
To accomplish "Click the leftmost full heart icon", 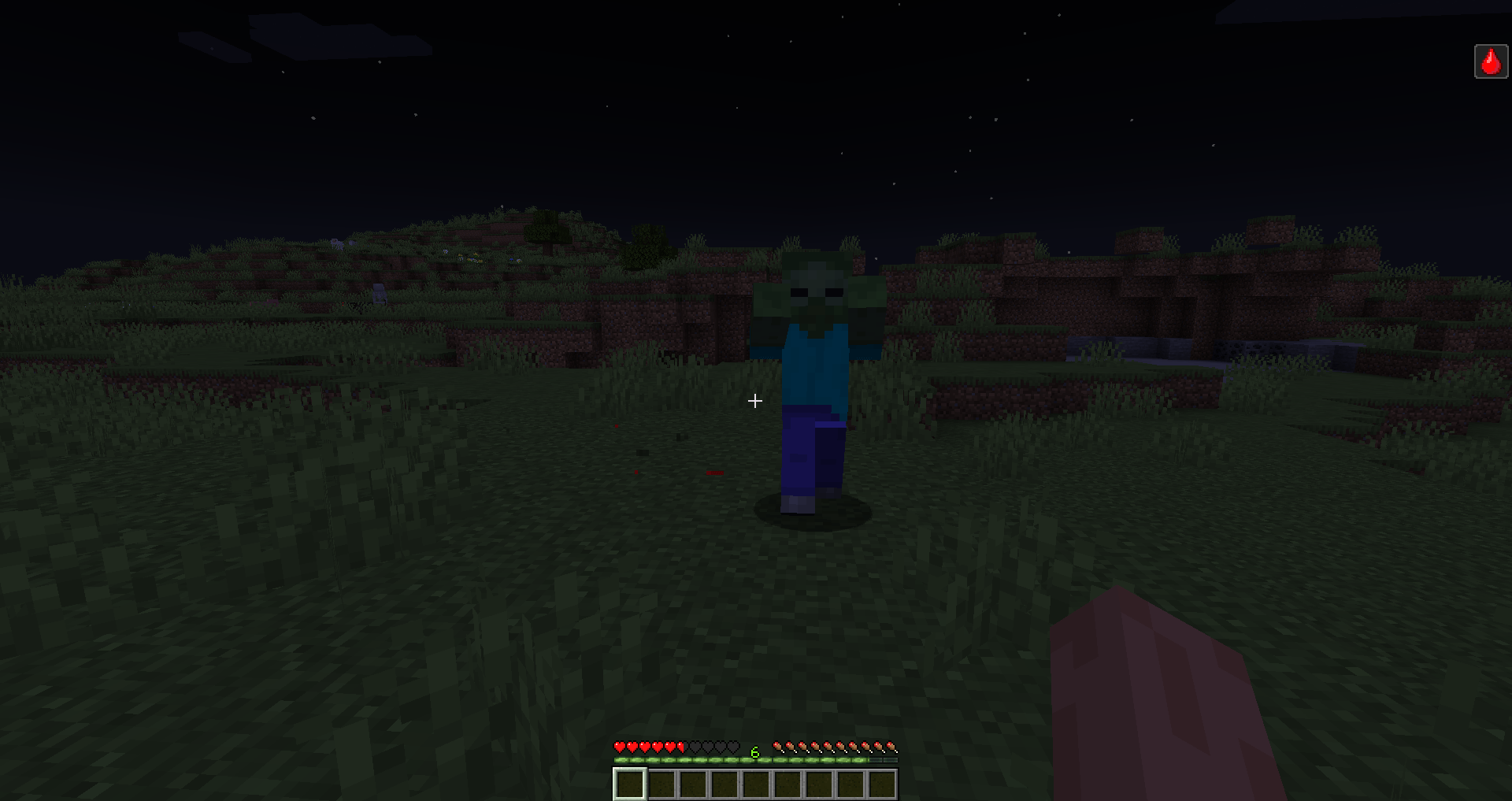I will tap(620, 747).
